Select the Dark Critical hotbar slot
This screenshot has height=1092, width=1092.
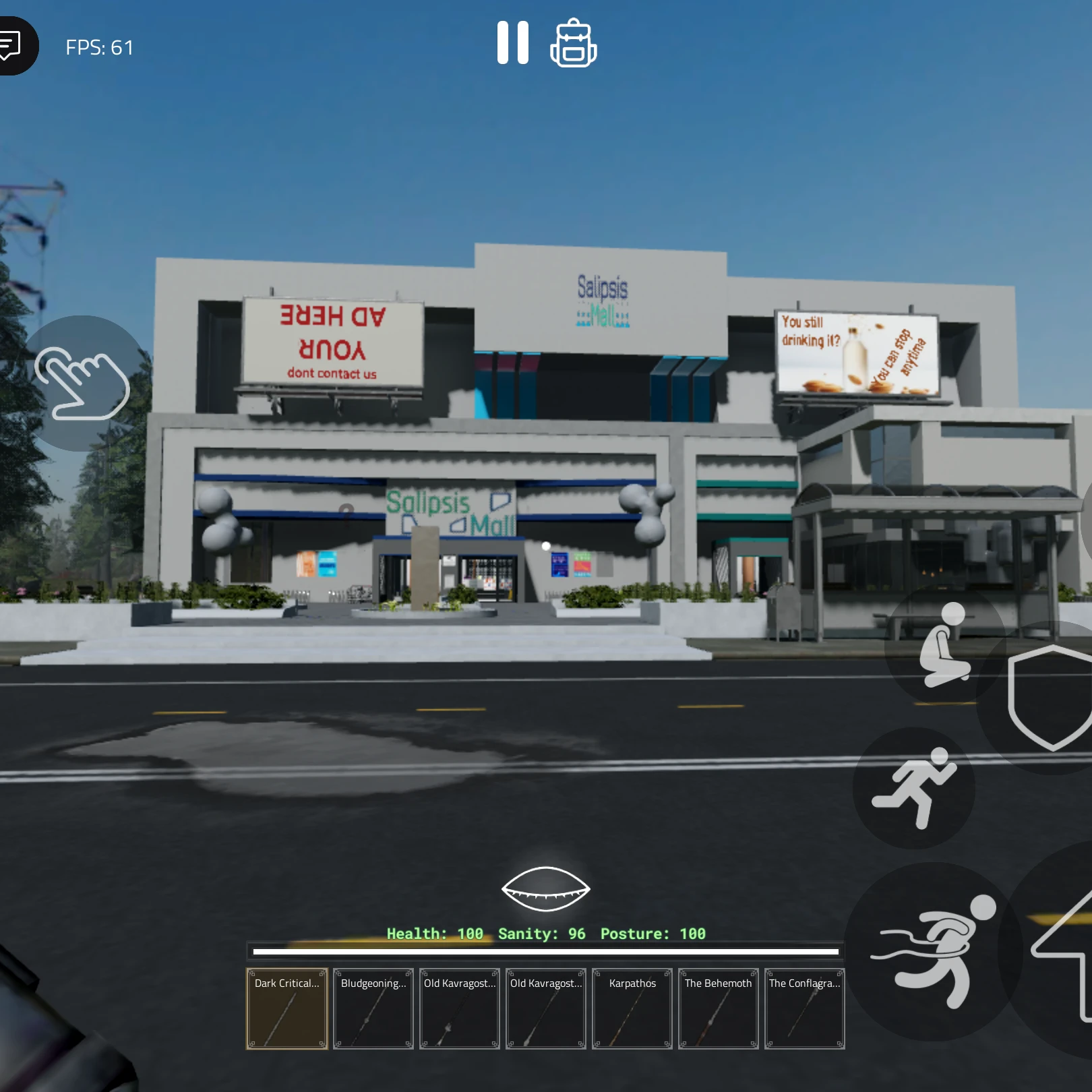tap(287, 1008)
